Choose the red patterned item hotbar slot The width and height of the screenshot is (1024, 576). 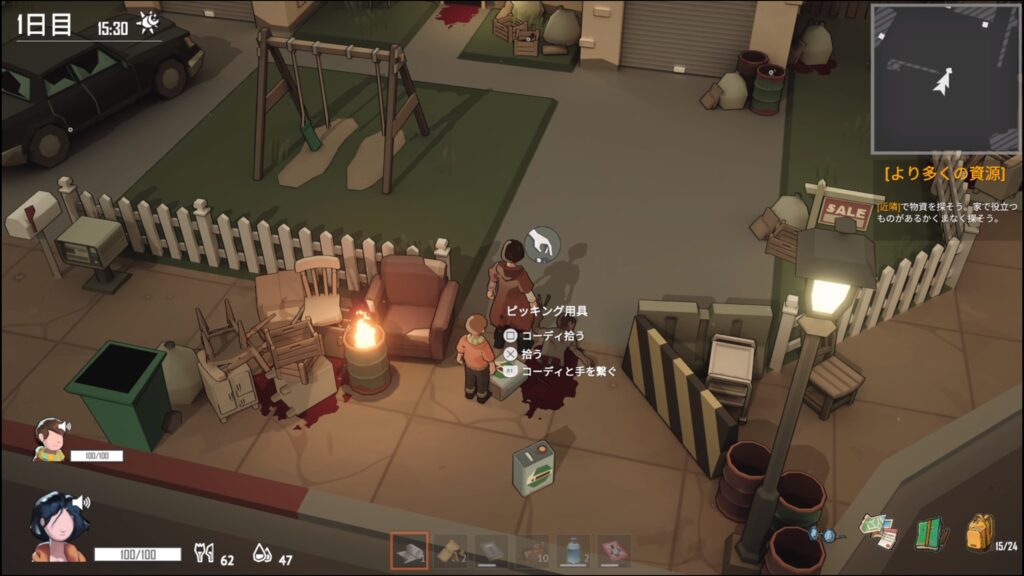click(614, 551)
